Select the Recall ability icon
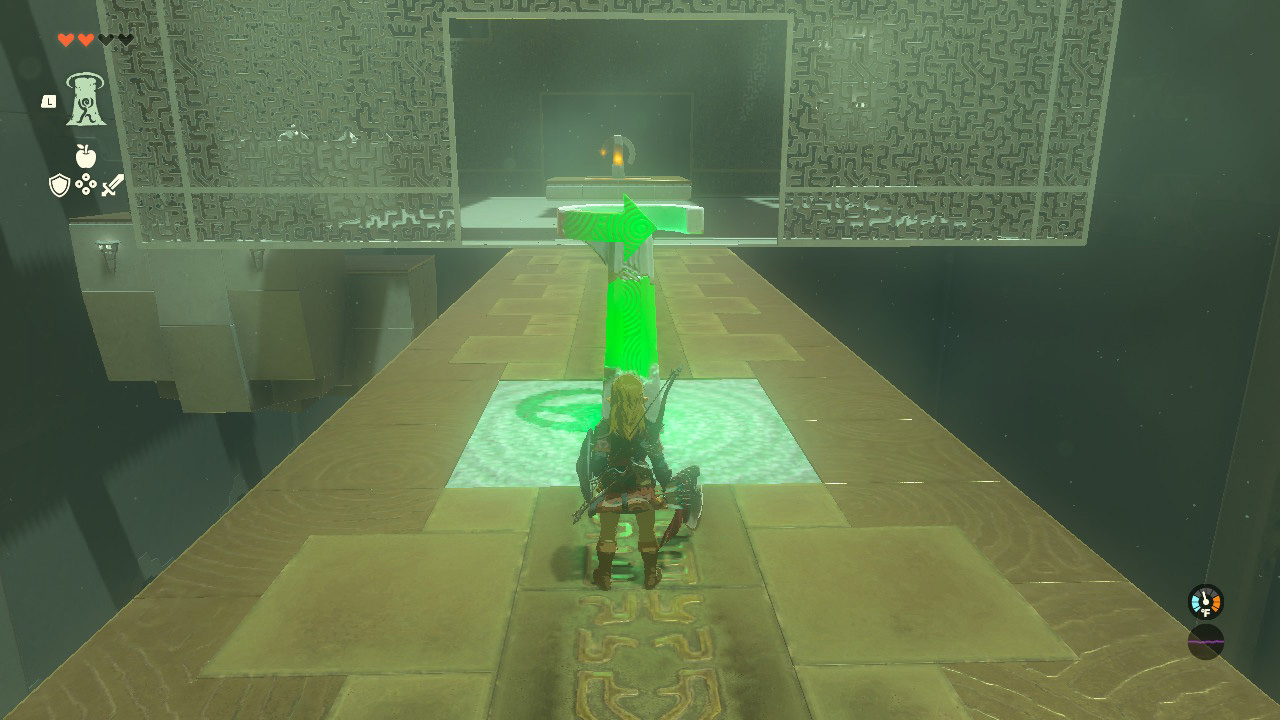Image resolution: width=1280 pixels, height=720 pixels. tap(85, 101)
